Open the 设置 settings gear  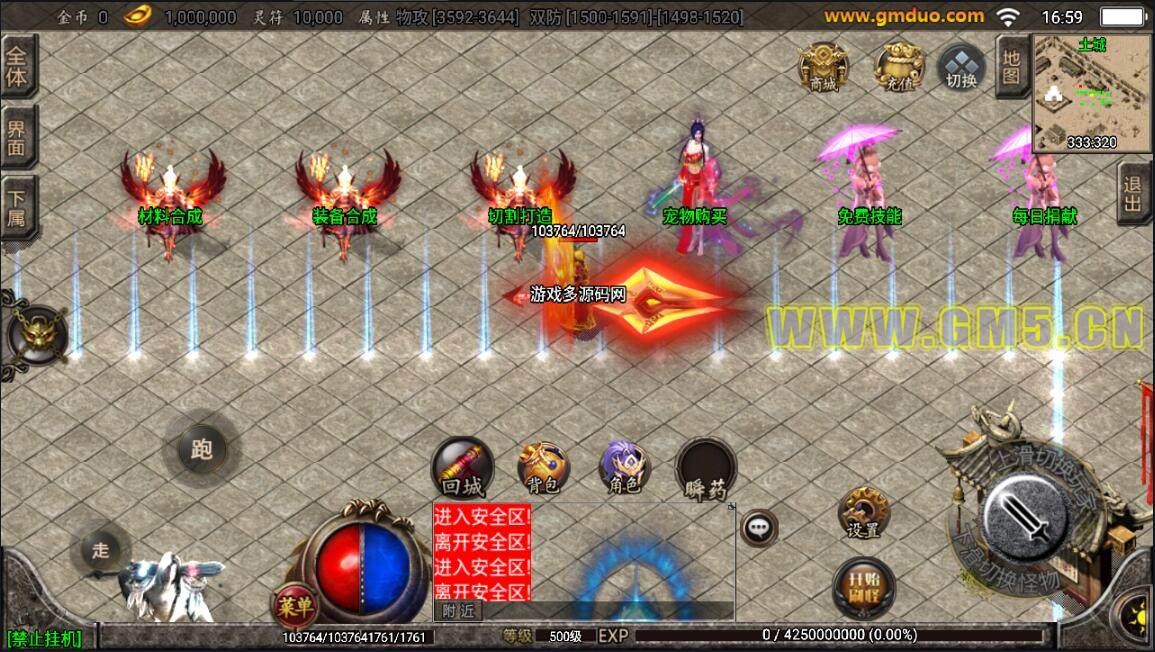862,513
